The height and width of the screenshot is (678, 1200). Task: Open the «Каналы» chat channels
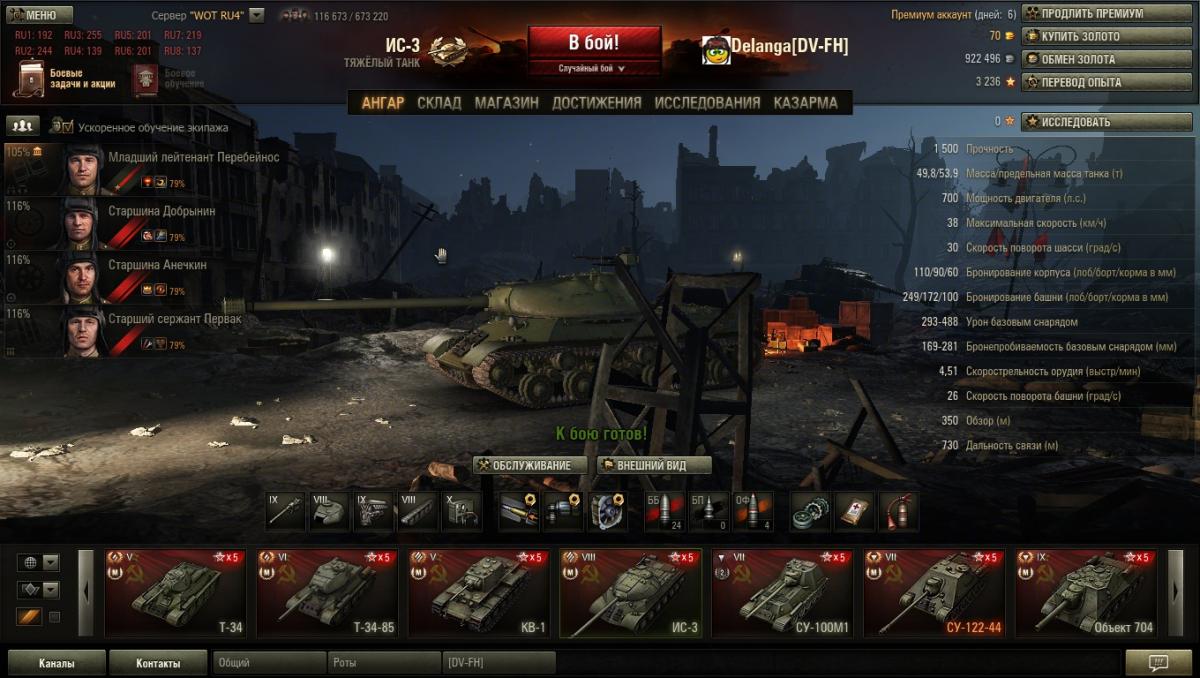56,663
